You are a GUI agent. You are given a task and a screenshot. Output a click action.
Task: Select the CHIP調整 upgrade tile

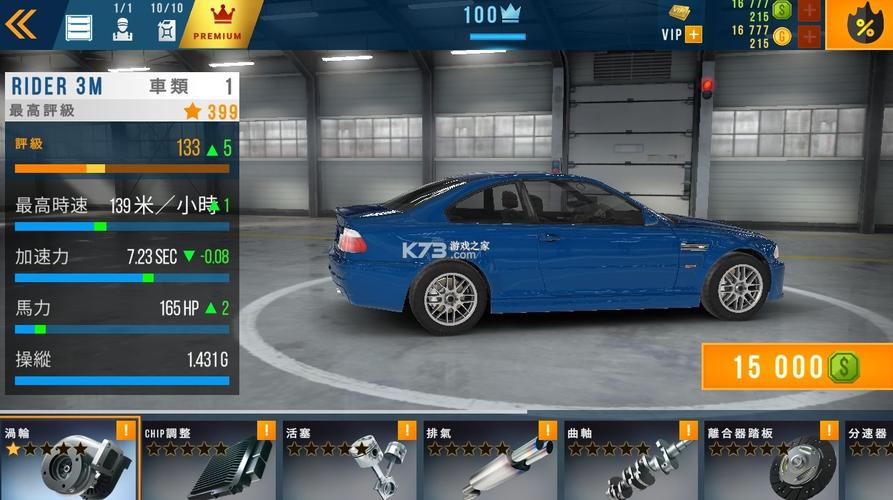tap(208, 459)
